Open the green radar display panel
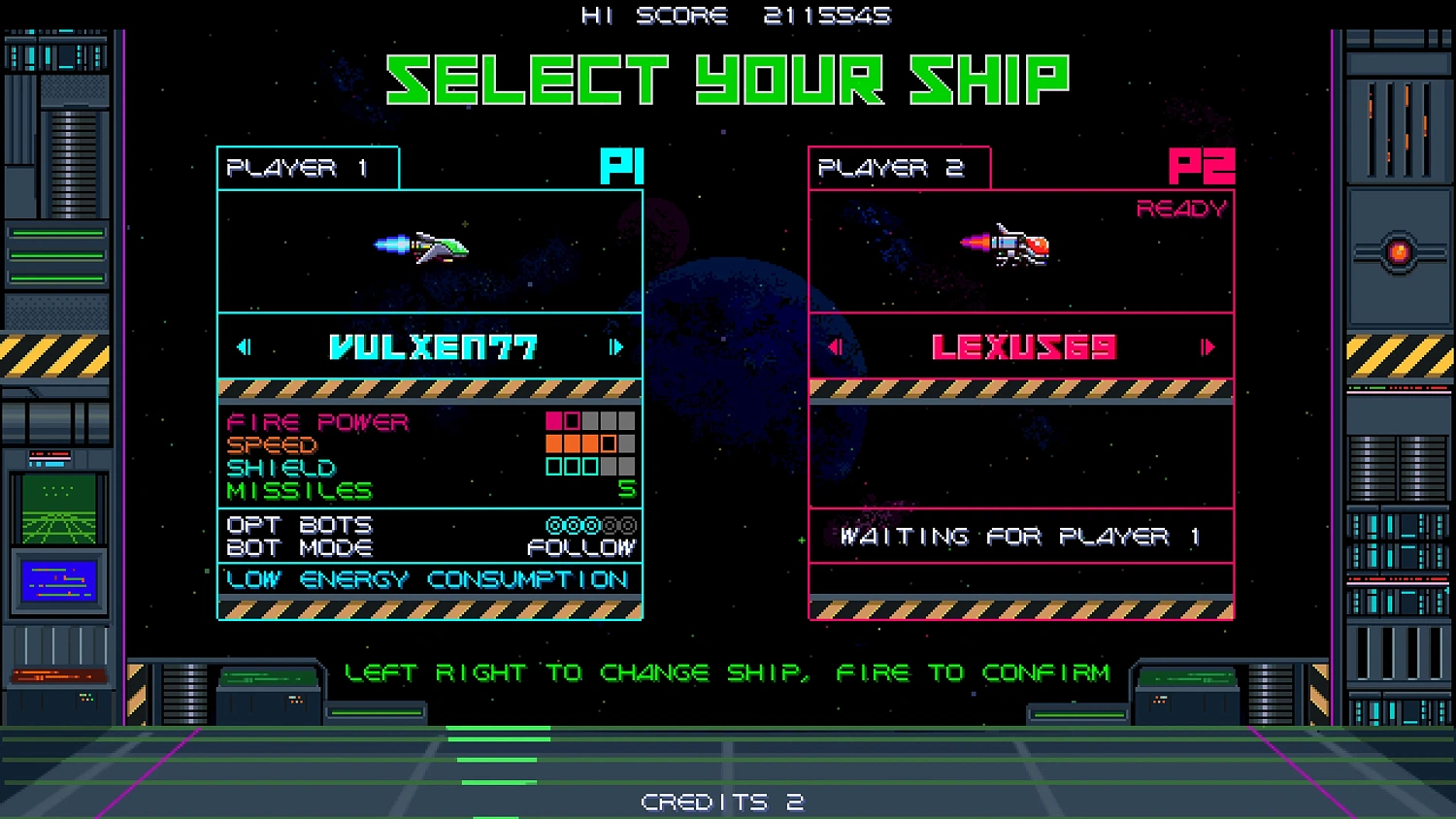The height and width of the screenshot is (819, 1456). coord(60,508)
